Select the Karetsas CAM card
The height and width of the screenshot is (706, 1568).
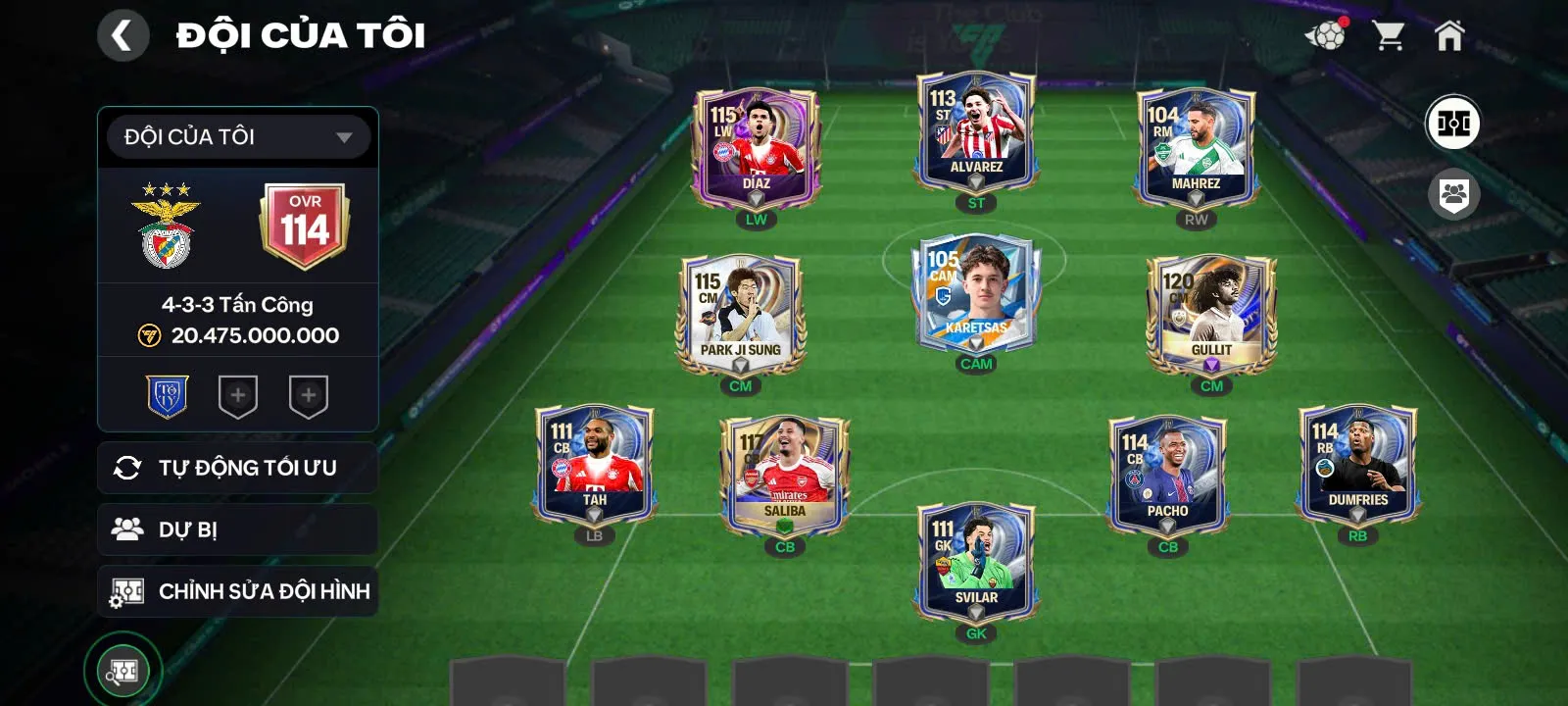tap(976, 294)
